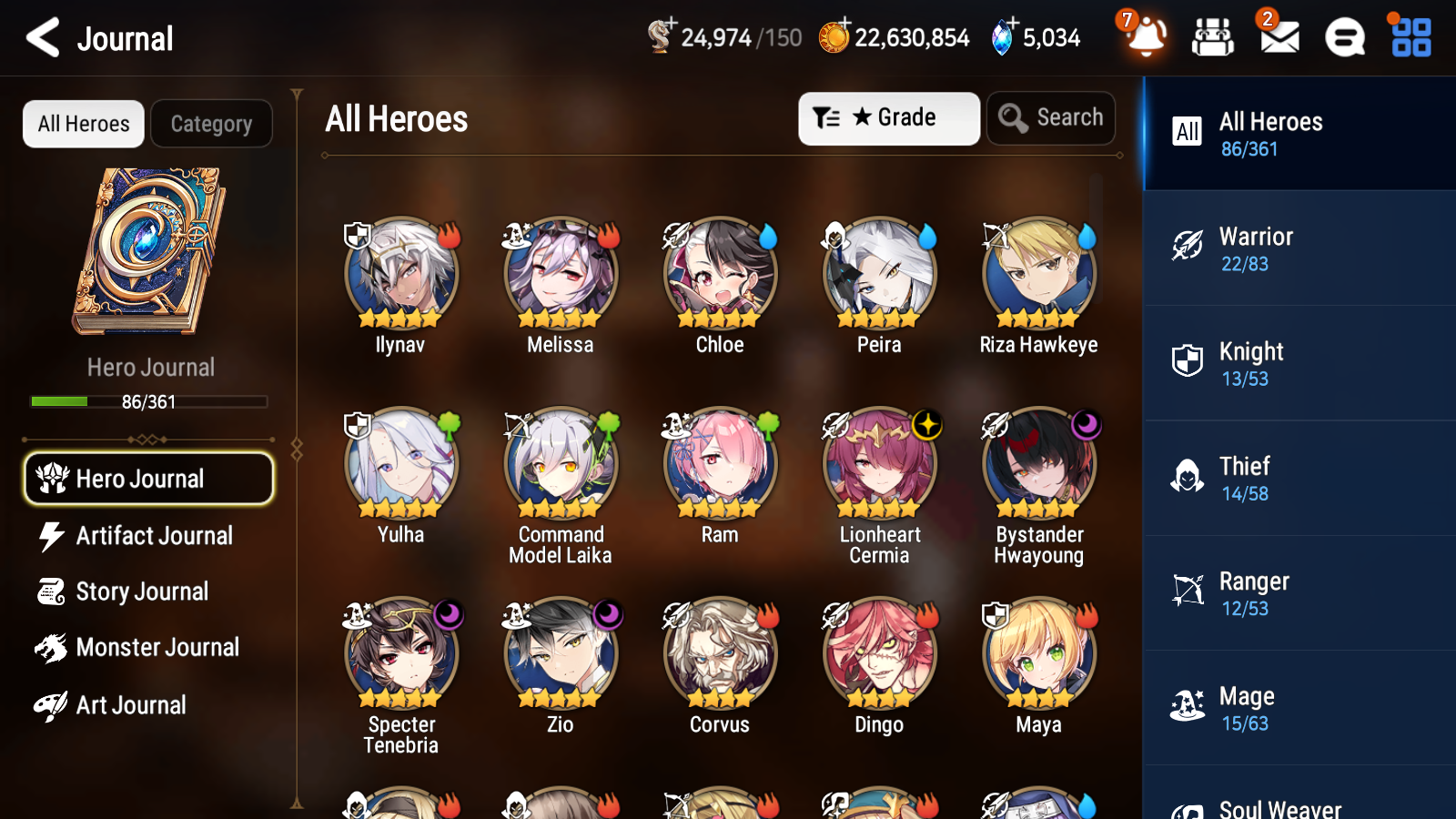Enable the Thief class filter
This screenshot has width=1456, height=819.
(1299, 479)
